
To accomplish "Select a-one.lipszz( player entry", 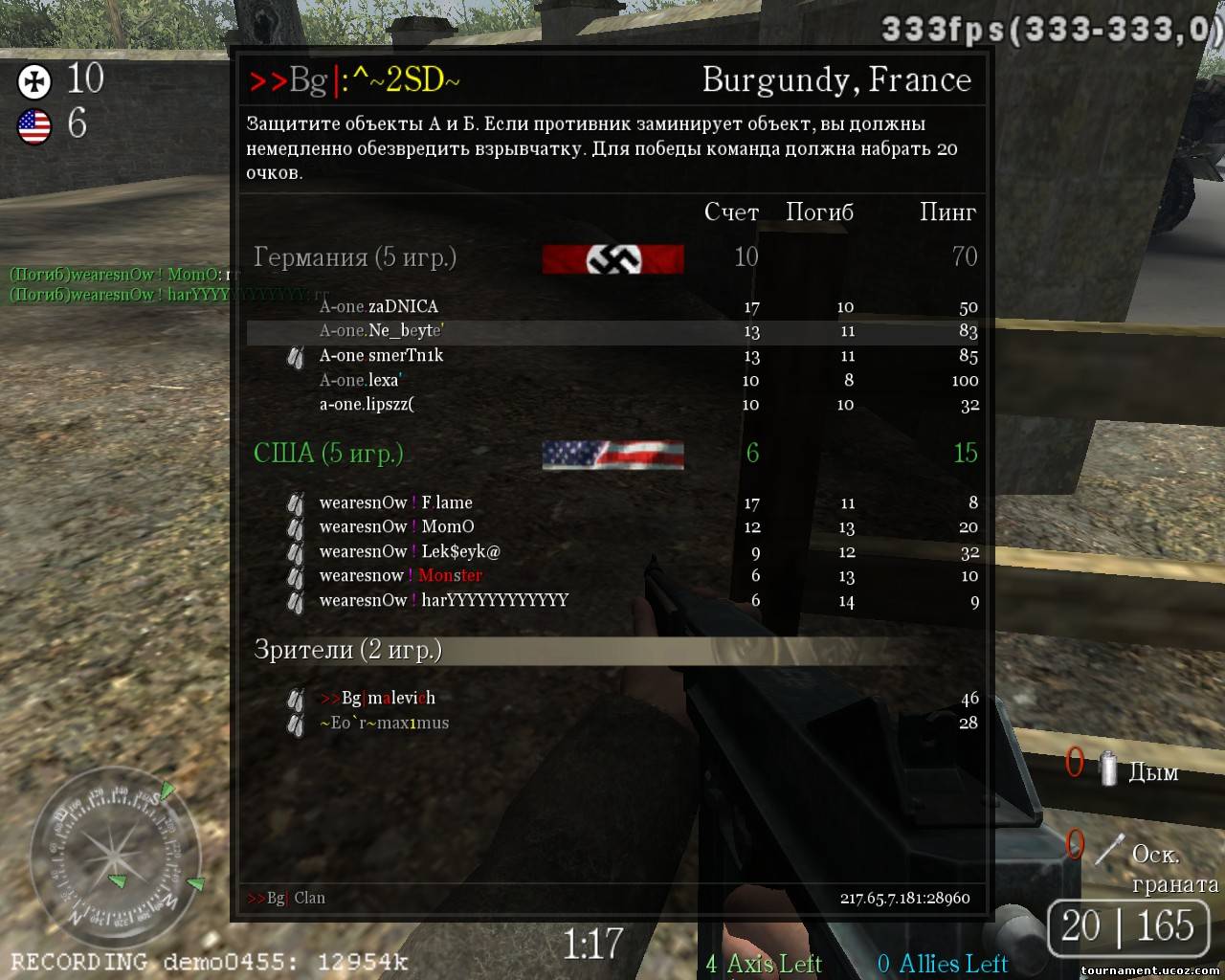I will [367, 405].
